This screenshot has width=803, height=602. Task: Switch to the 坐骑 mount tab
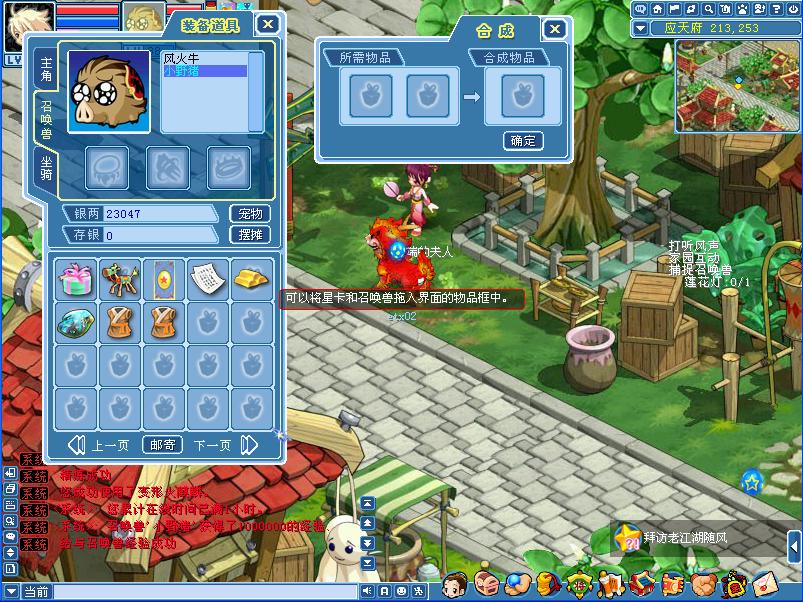46,168
